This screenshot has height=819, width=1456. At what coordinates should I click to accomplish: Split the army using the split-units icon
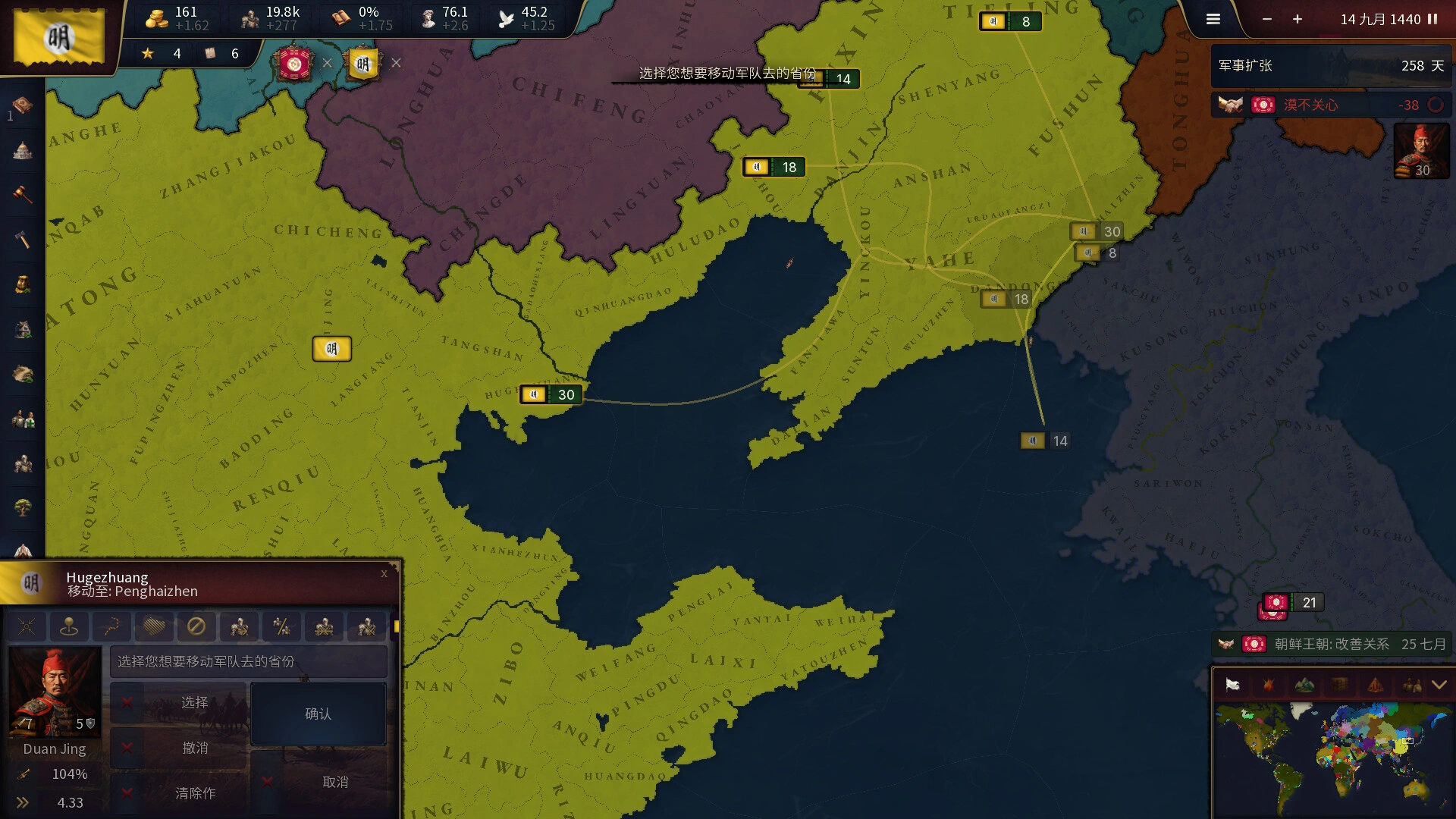click(x=282, y=626)
